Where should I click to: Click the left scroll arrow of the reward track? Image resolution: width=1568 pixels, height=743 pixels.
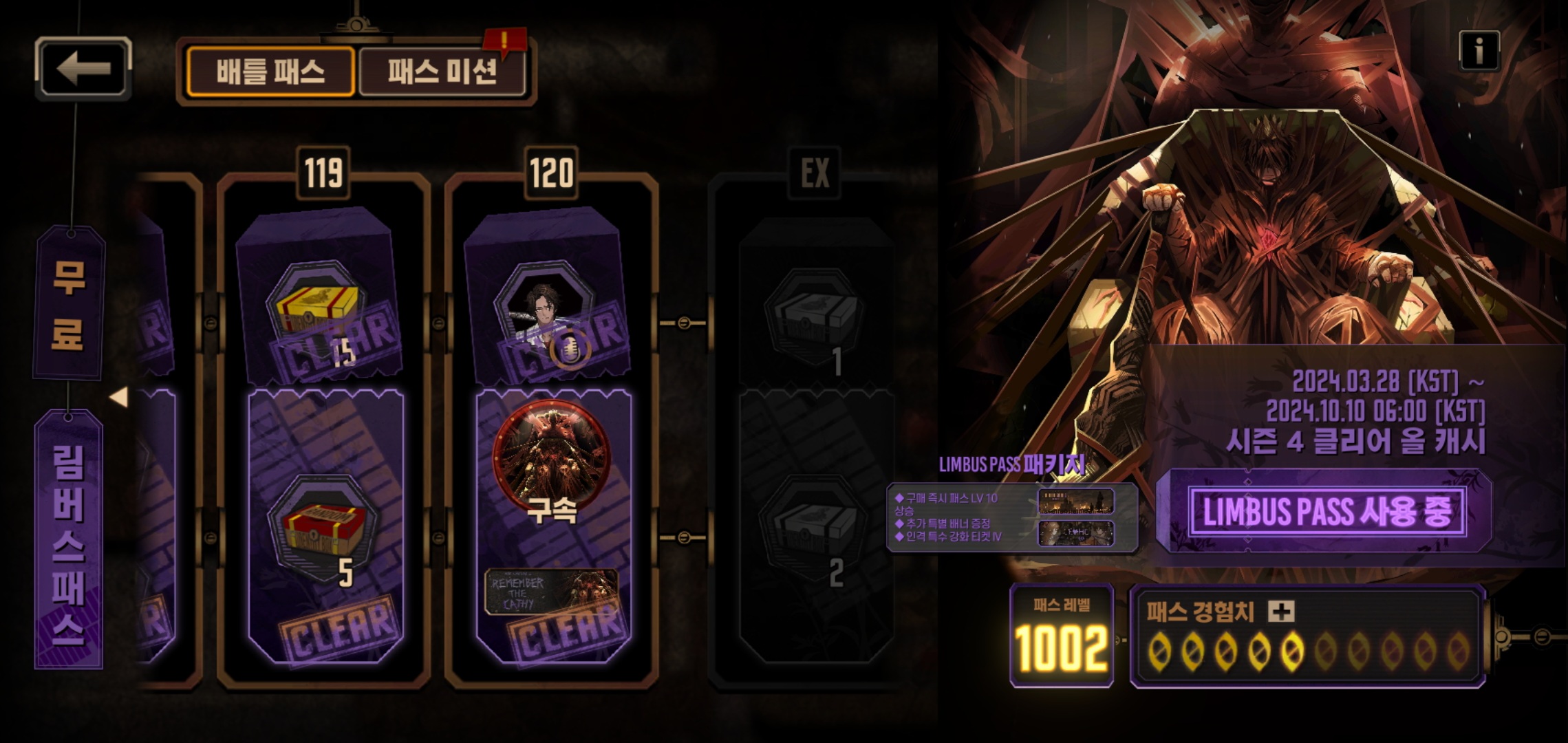click(119, 397)
